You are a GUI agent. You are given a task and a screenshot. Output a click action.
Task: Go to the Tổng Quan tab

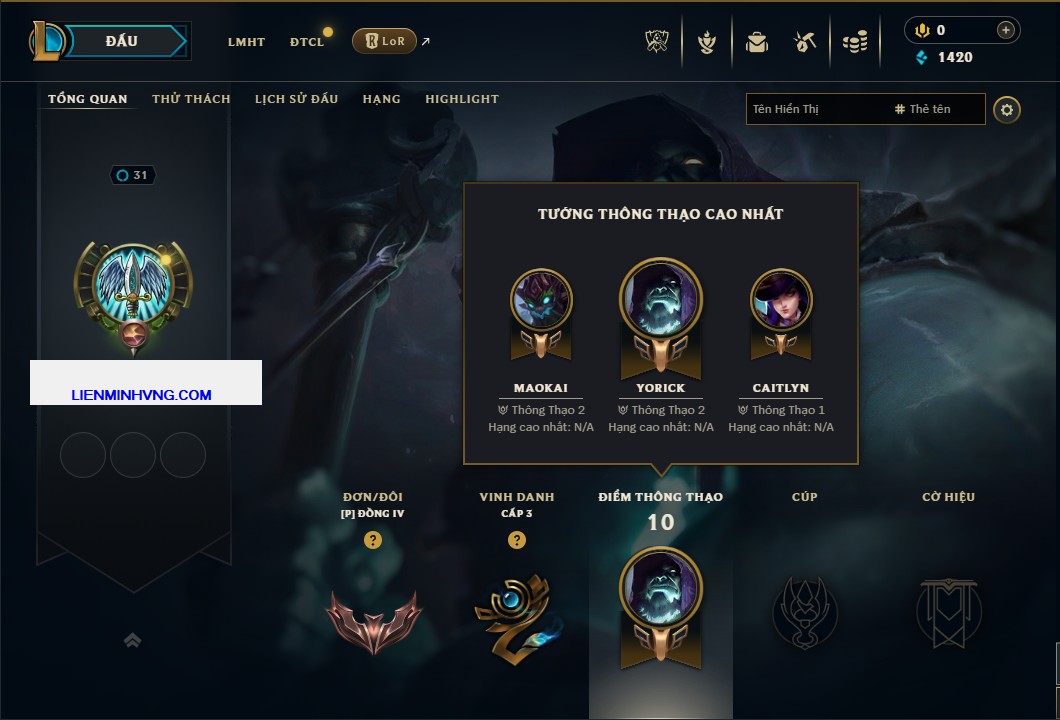coord(88,99)
